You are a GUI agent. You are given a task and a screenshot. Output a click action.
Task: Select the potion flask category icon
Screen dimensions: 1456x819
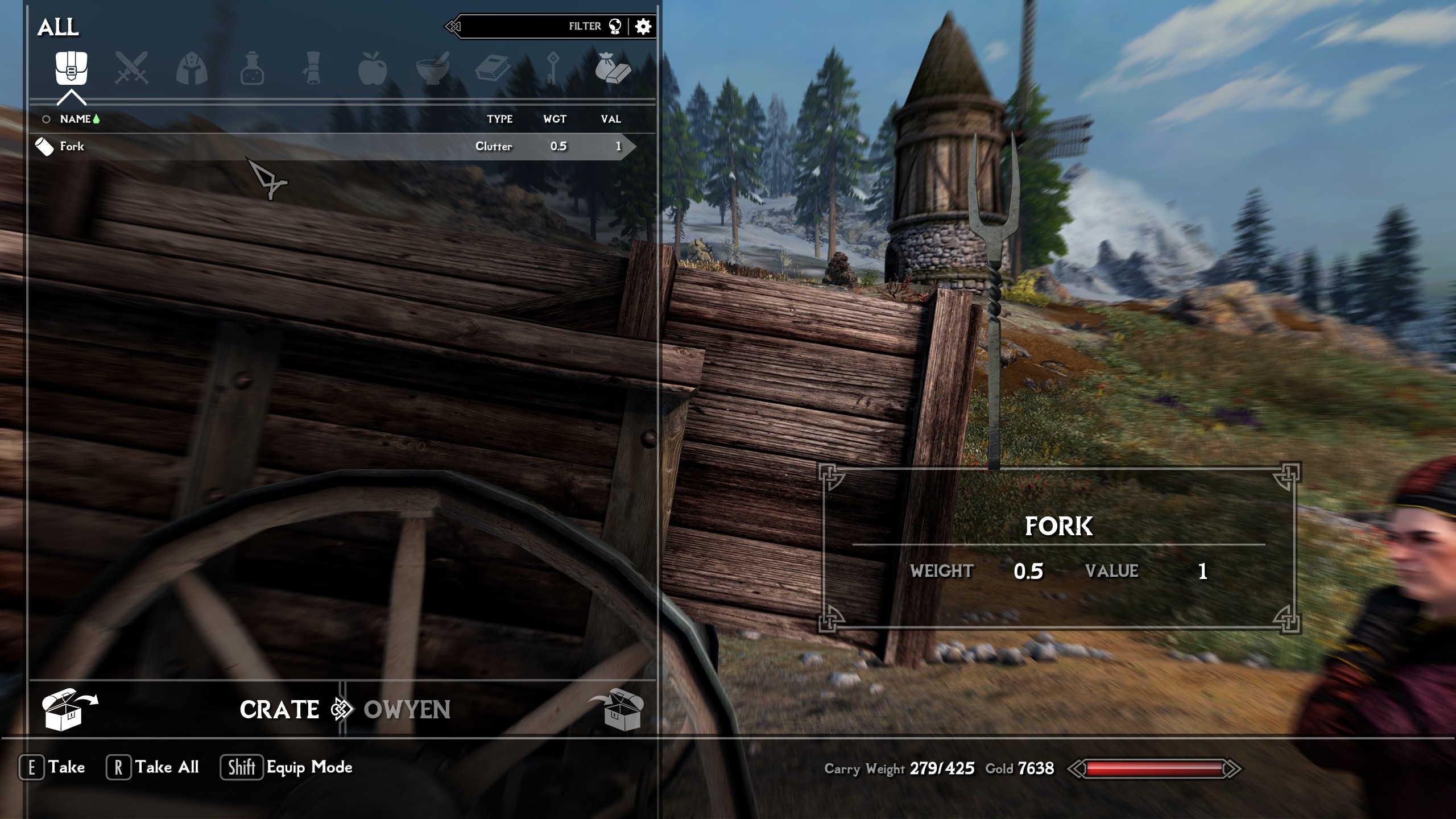(x=252, y=68)
